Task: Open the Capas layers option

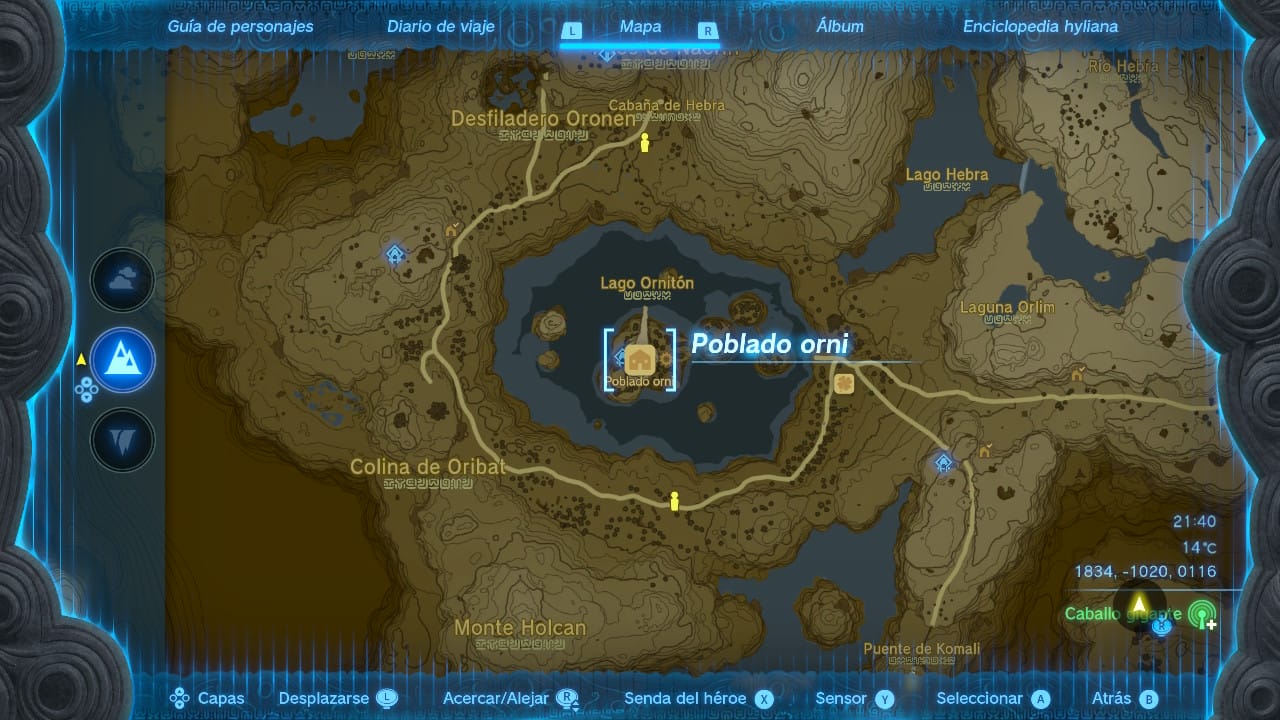Action: 208,699
